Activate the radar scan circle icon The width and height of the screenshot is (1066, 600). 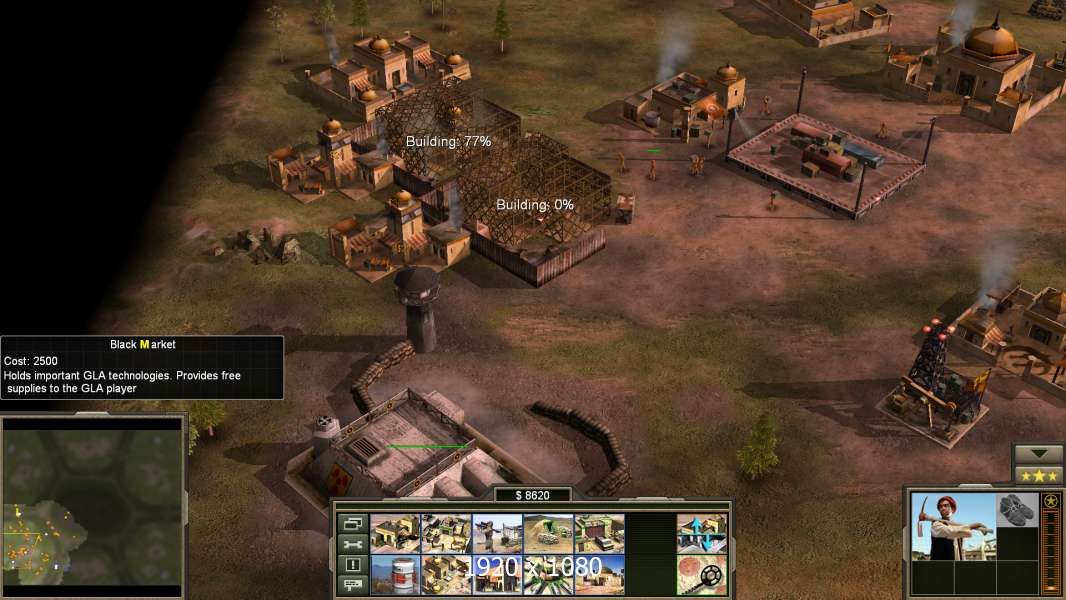point(701,575)
